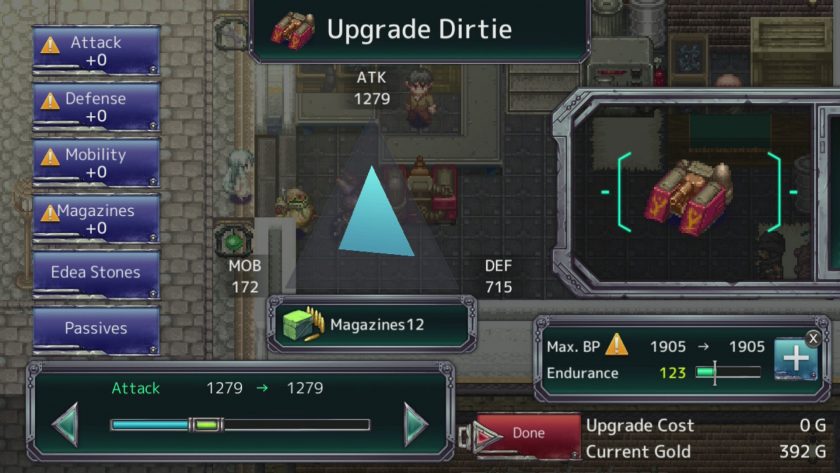Open the Mobility upgrade option
Image resolution: width=840 pixels, height=473 pixels.
pyautogui.click(x=96, y=163)
